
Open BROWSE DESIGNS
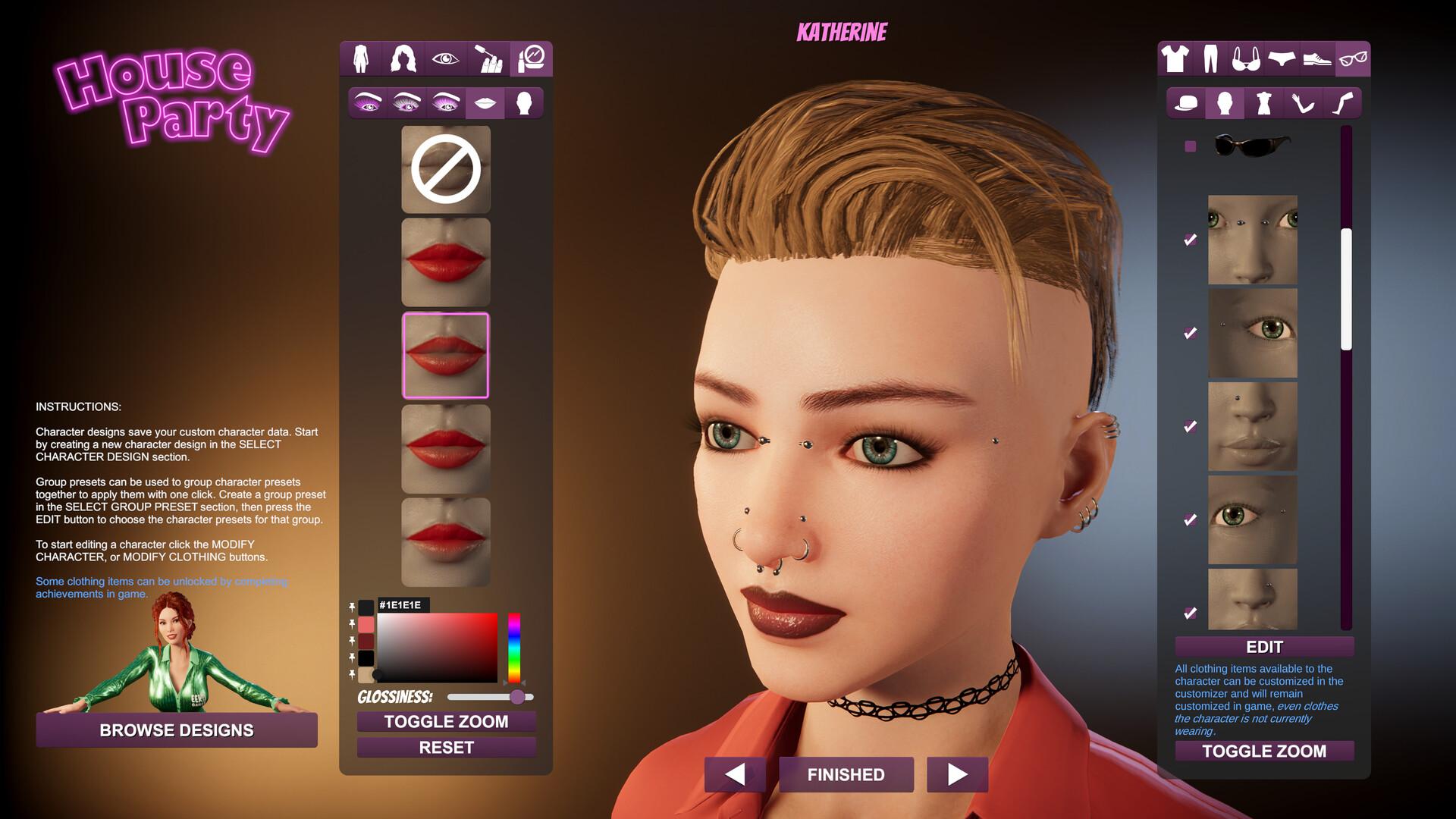coord(177,730)
